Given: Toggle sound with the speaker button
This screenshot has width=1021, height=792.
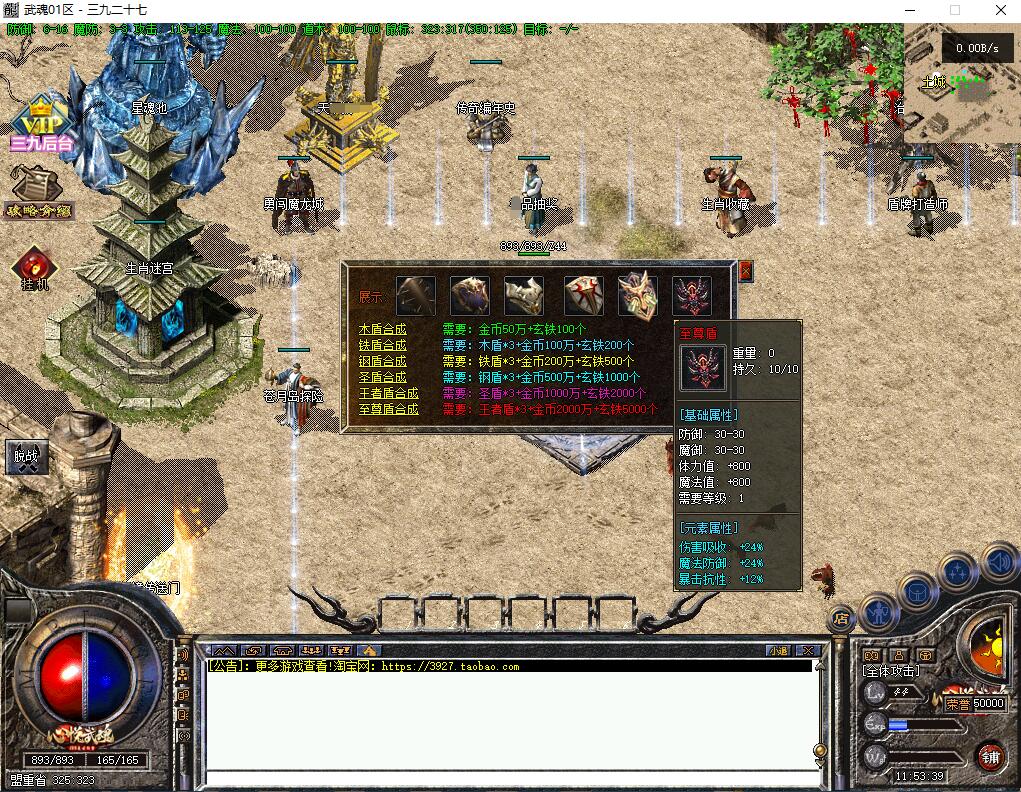Looking at the screenshot, I should pyautogui.click(x=999, y=563).
